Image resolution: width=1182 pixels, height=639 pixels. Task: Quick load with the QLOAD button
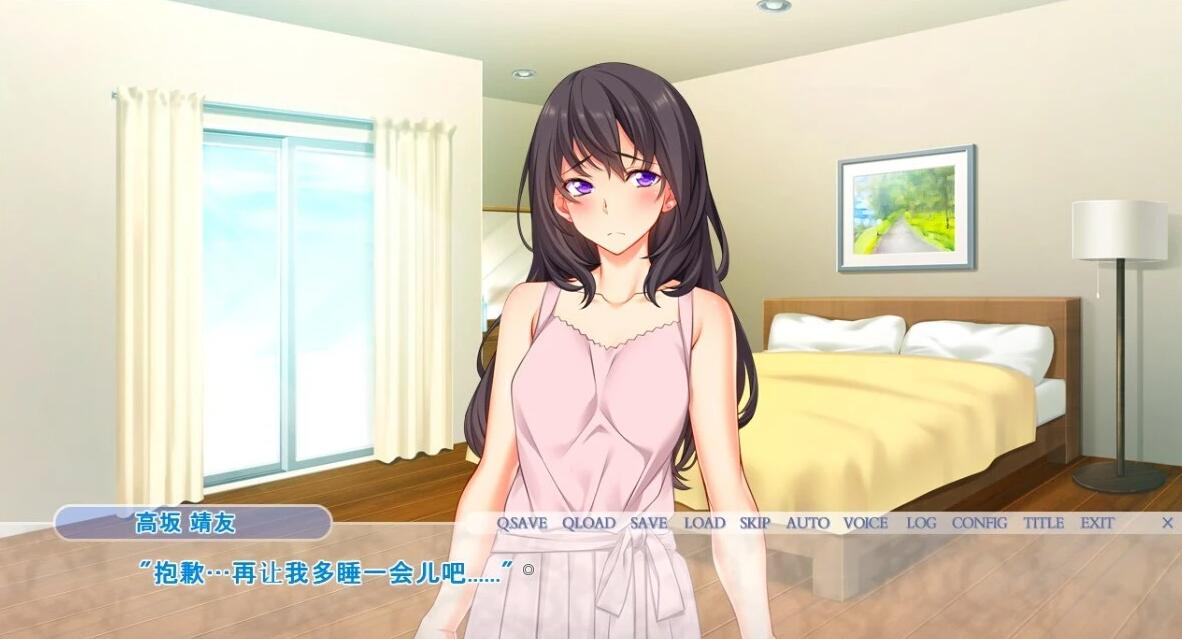(x=588, y=523)
